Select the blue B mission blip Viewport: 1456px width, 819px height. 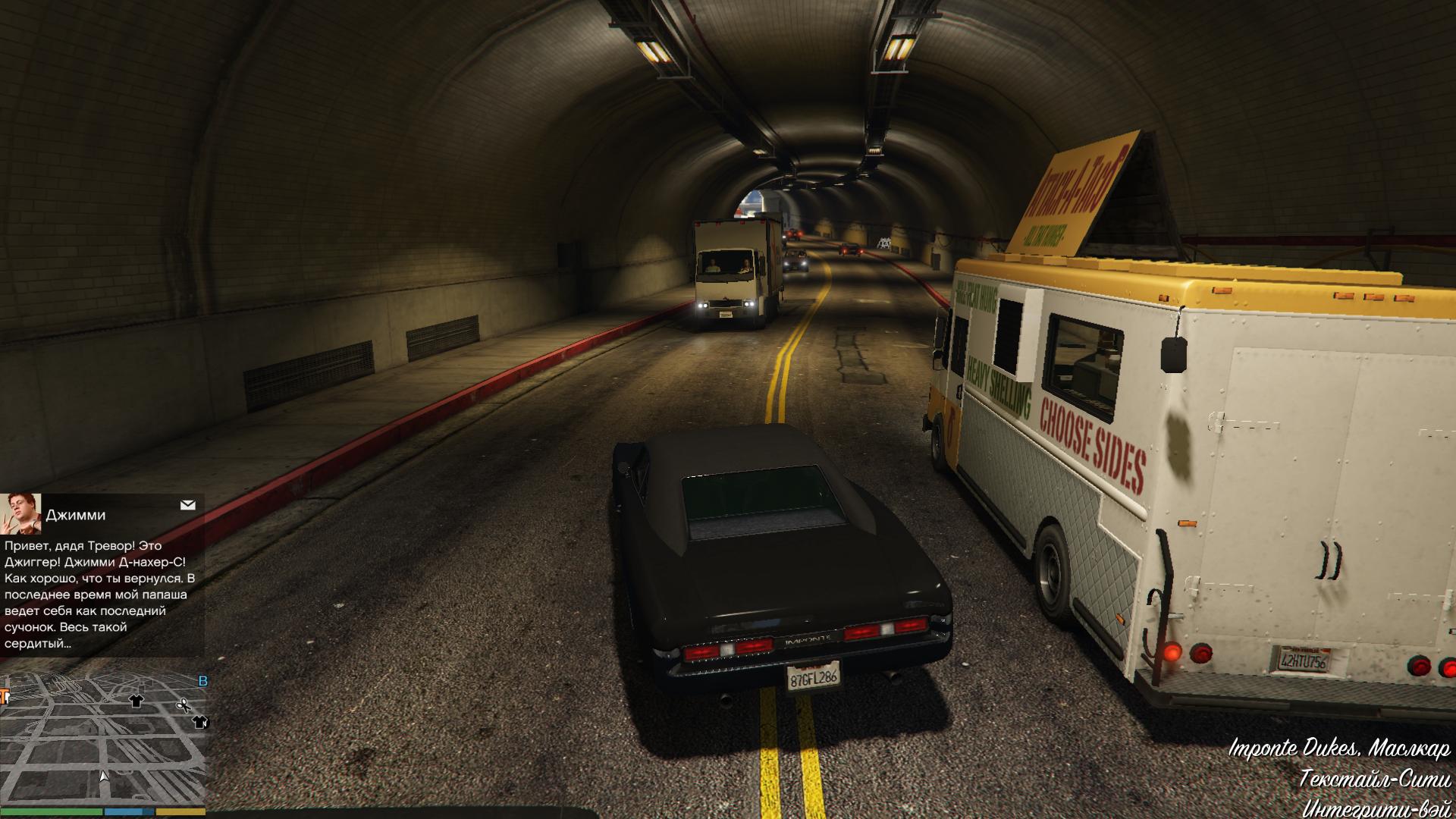point(202,681)
